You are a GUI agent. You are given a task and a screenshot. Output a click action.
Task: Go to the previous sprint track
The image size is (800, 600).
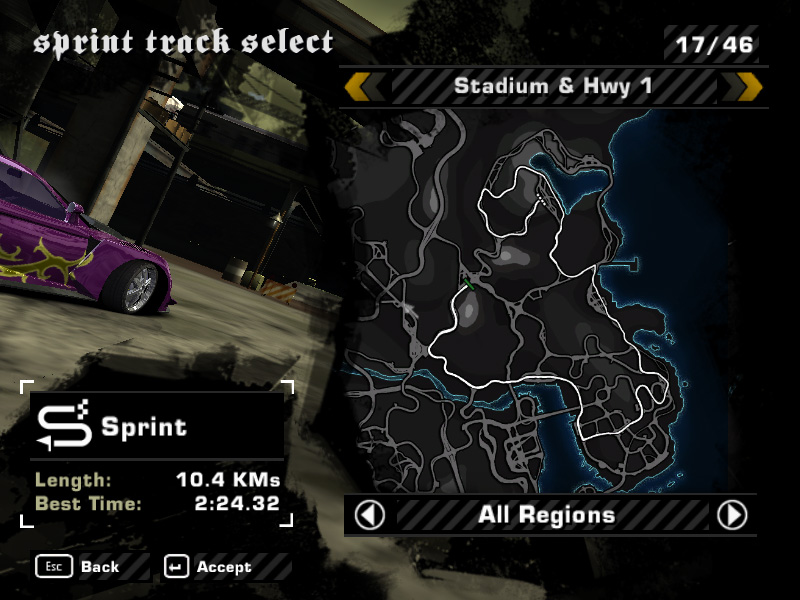pyautogui.click(x=356, y=87)
